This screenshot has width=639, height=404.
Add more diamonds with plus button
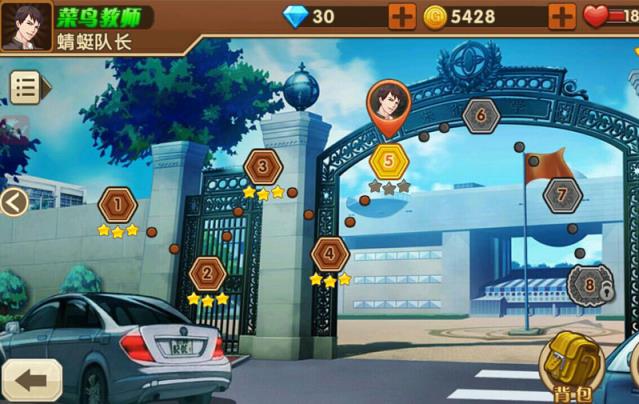[x=401, y=17]
